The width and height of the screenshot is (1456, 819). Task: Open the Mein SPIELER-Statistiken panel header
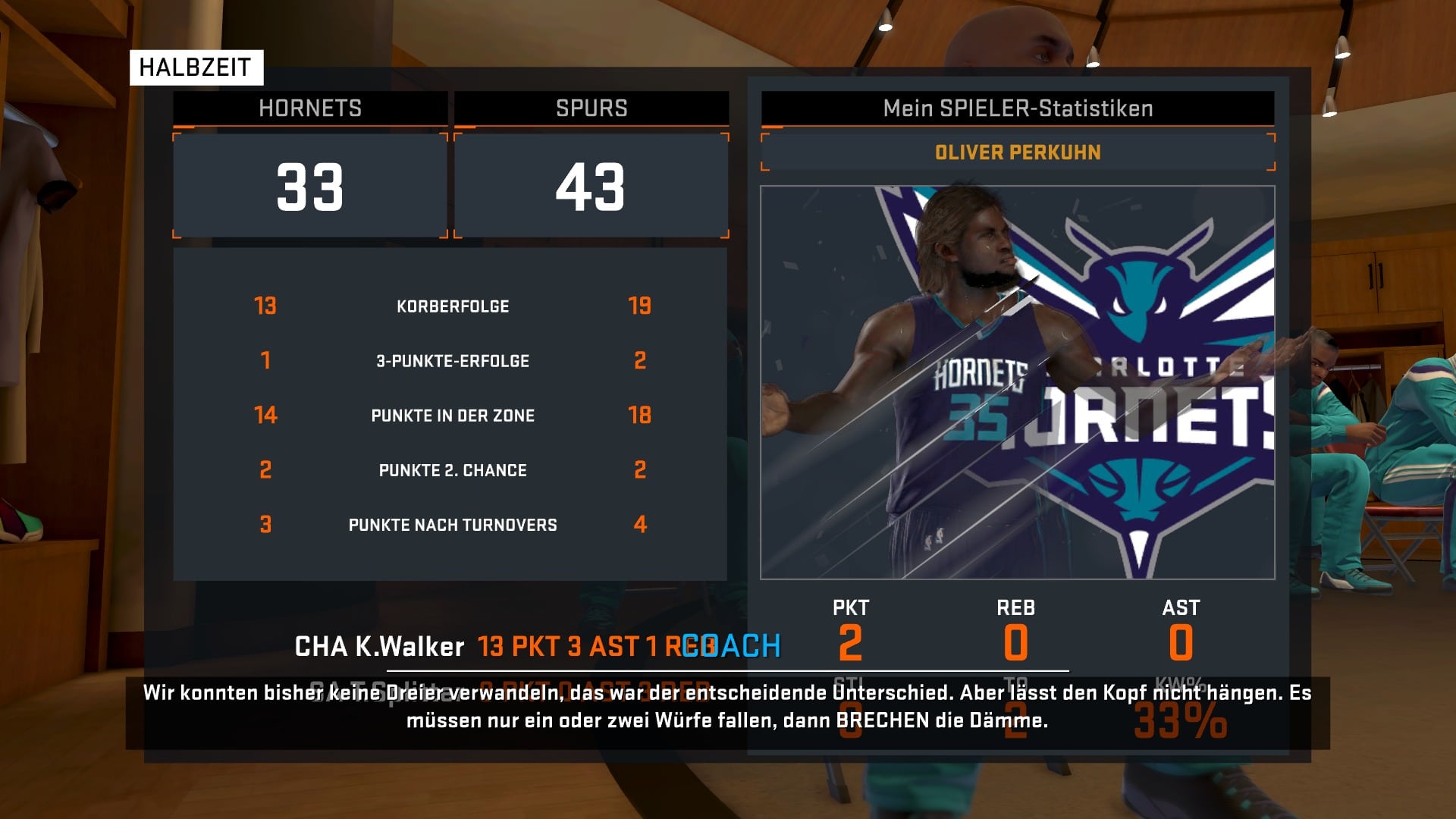[1017, 108]
